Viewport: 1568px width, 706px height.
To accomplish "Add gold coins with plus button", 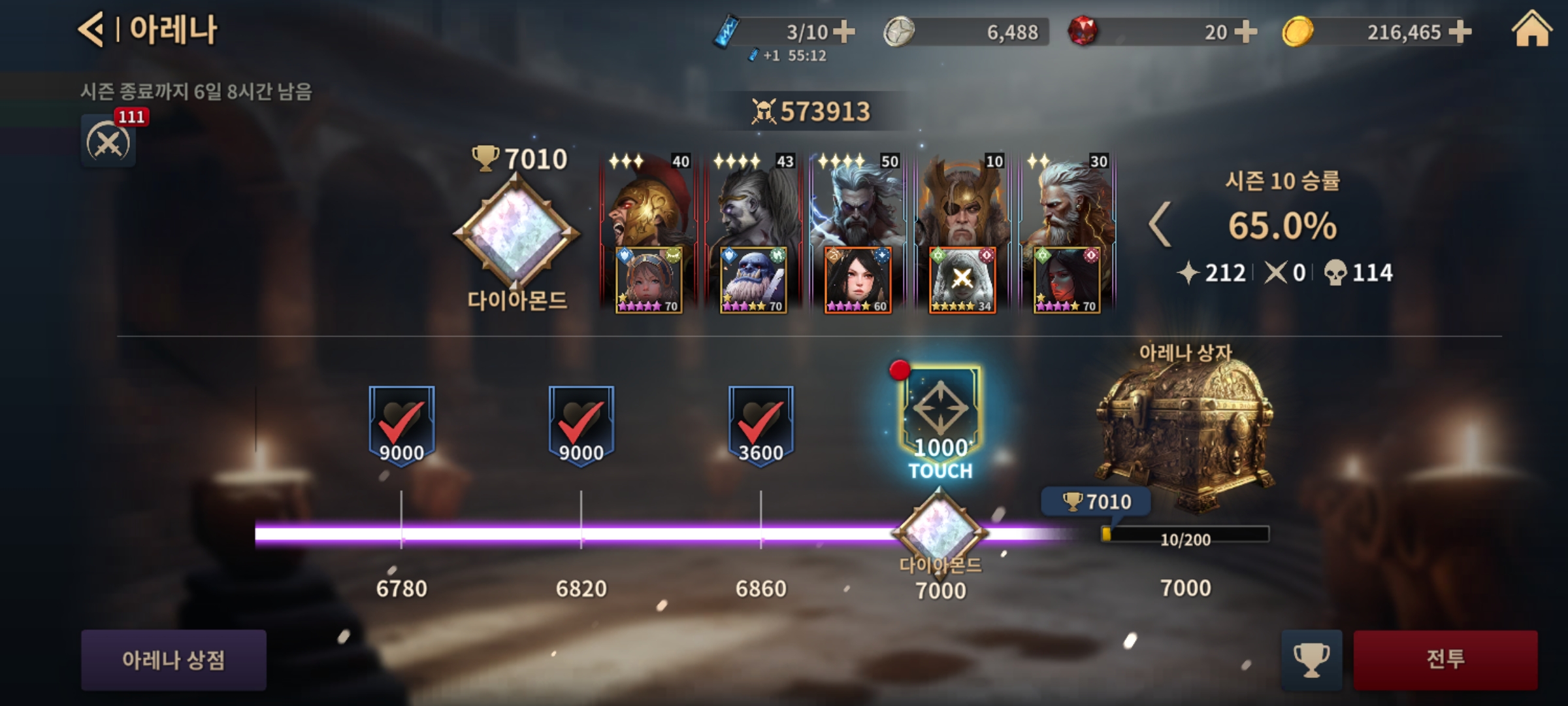I will coord(1460,31).
